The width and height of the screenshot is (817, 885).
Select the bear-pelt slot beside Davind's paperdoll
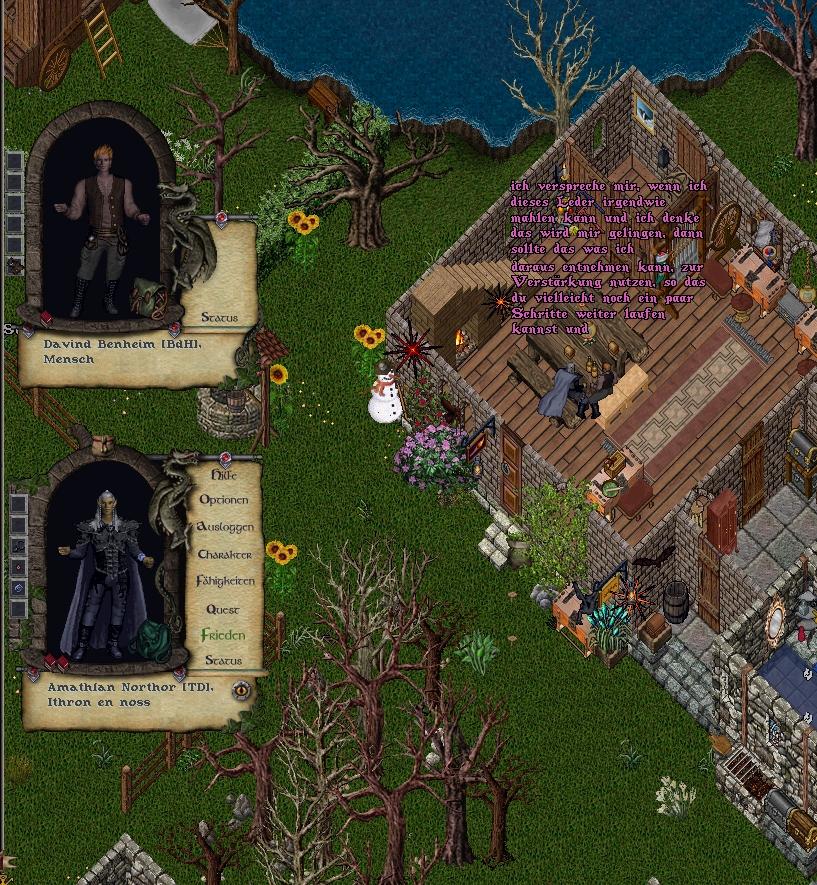click(x=14, y=266)
